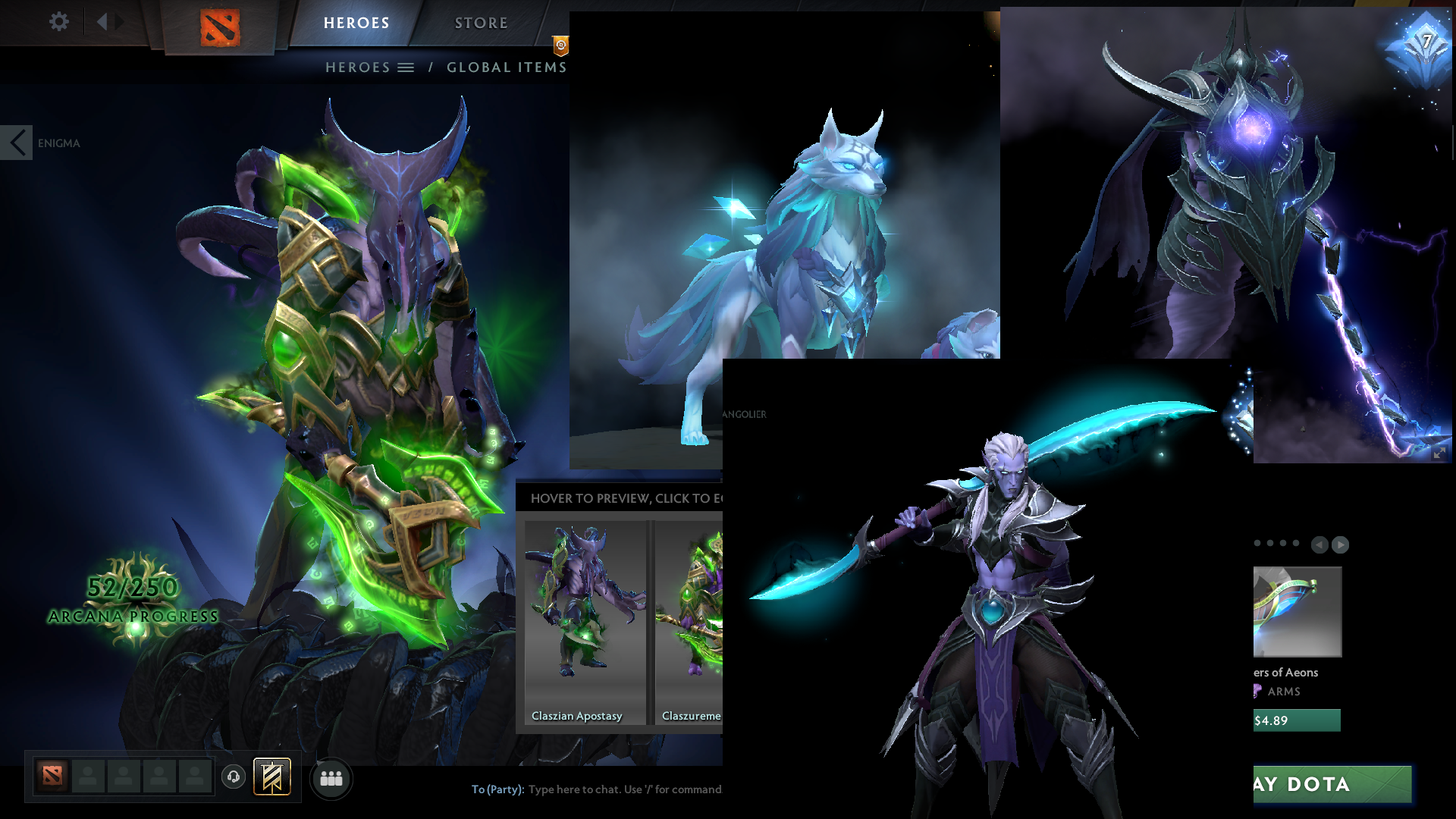This screenshot has height=819, width=1456.
Task: Click the fullscreen expand arrows on the weapon preview
Action: point(1439,454)
